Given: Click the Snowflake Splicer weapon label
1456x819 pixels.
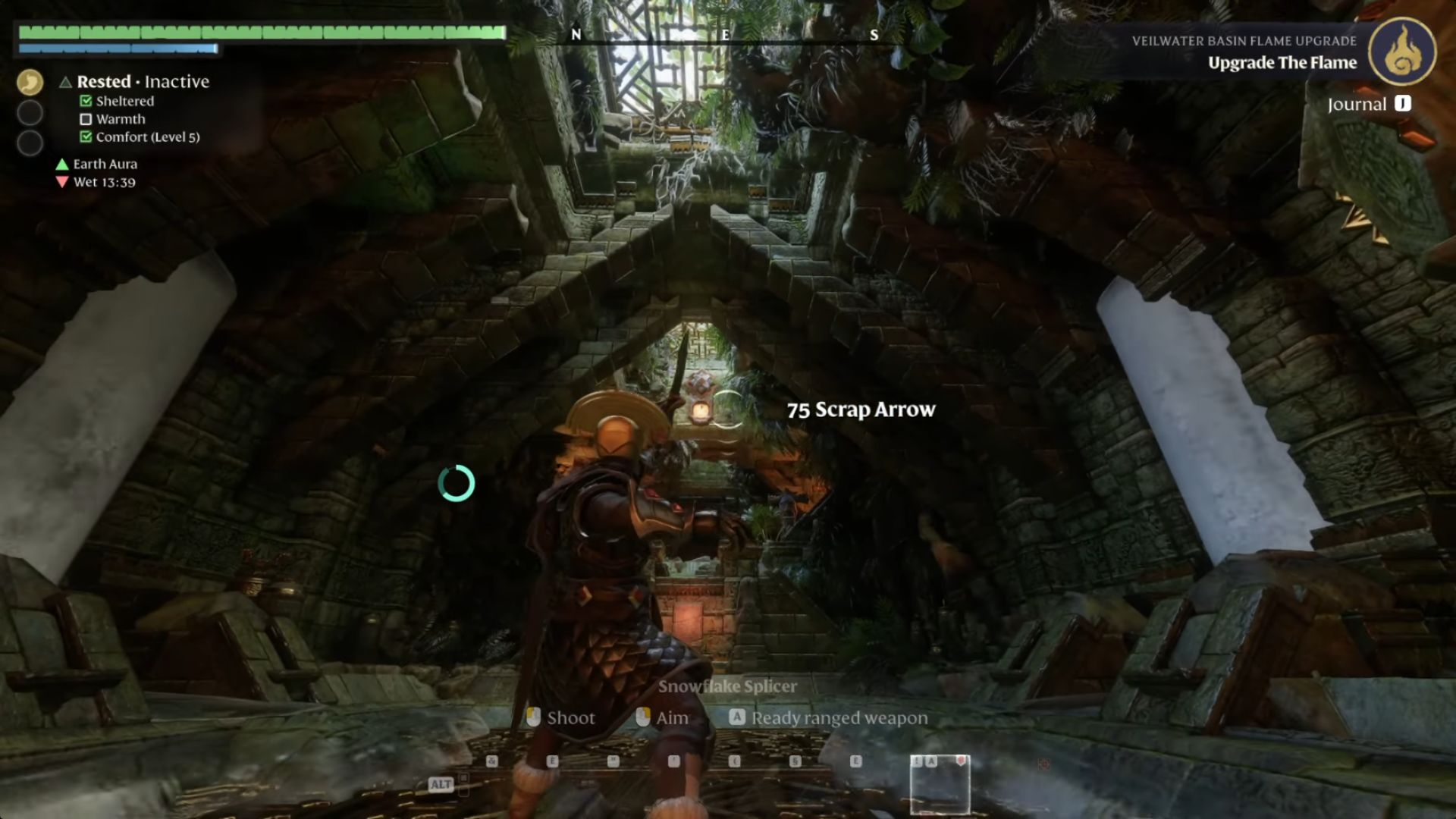Looking at the screenshot, I should (x=728, y=686).
